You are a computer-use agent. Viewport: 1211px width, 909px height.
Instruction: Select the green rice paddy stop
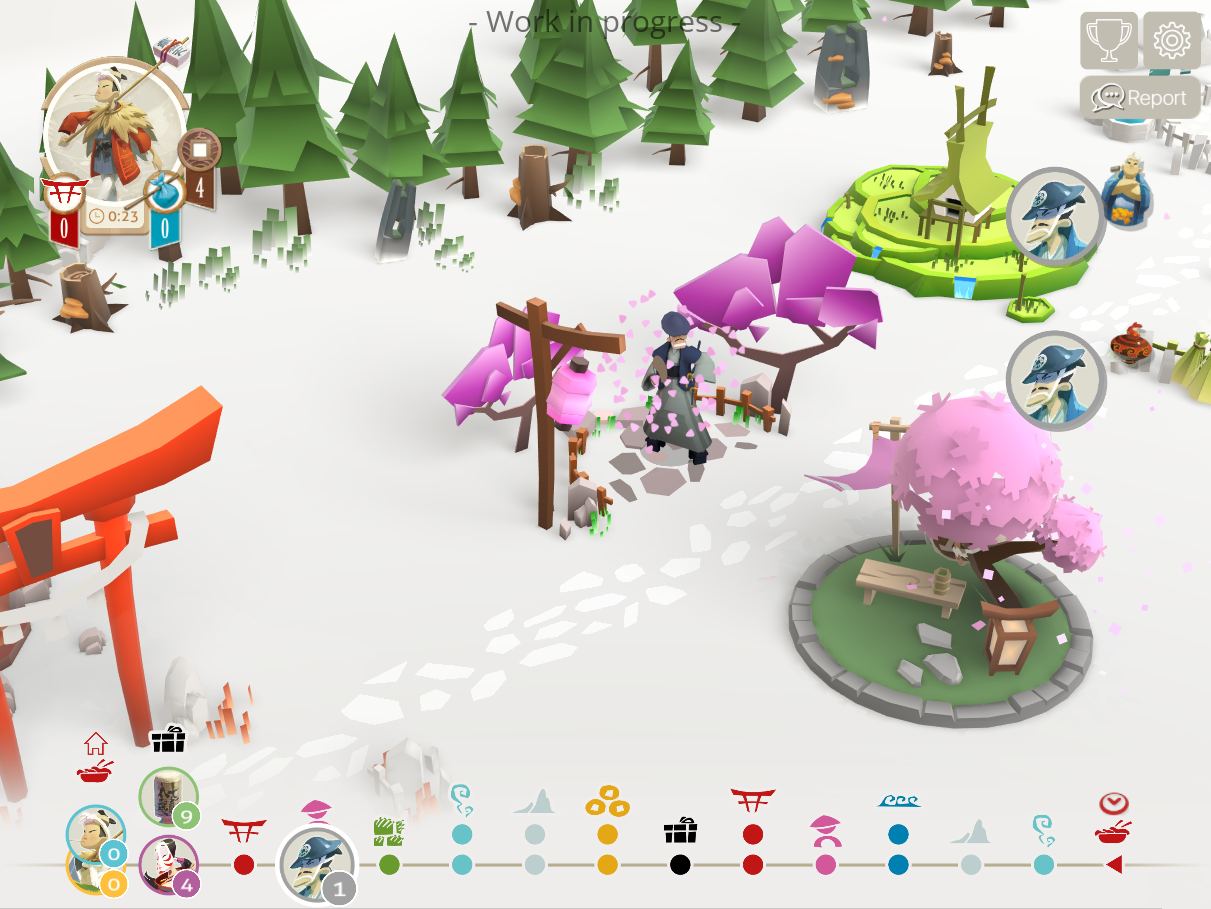click(389, 864)
